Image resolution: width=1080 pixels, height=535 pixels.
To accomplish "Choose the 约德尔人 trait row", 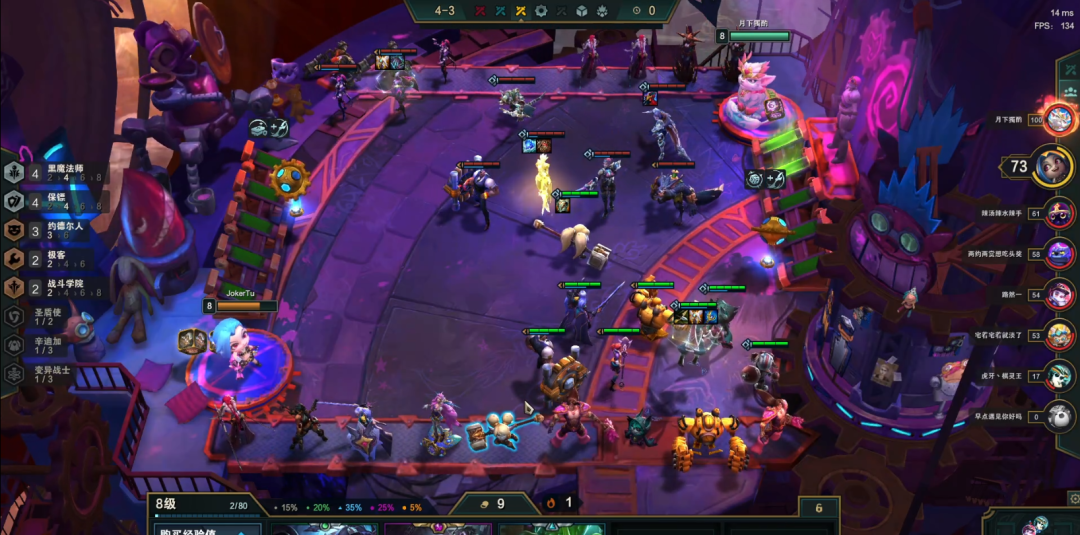I will pyautogui.click(x=55, y=229).
